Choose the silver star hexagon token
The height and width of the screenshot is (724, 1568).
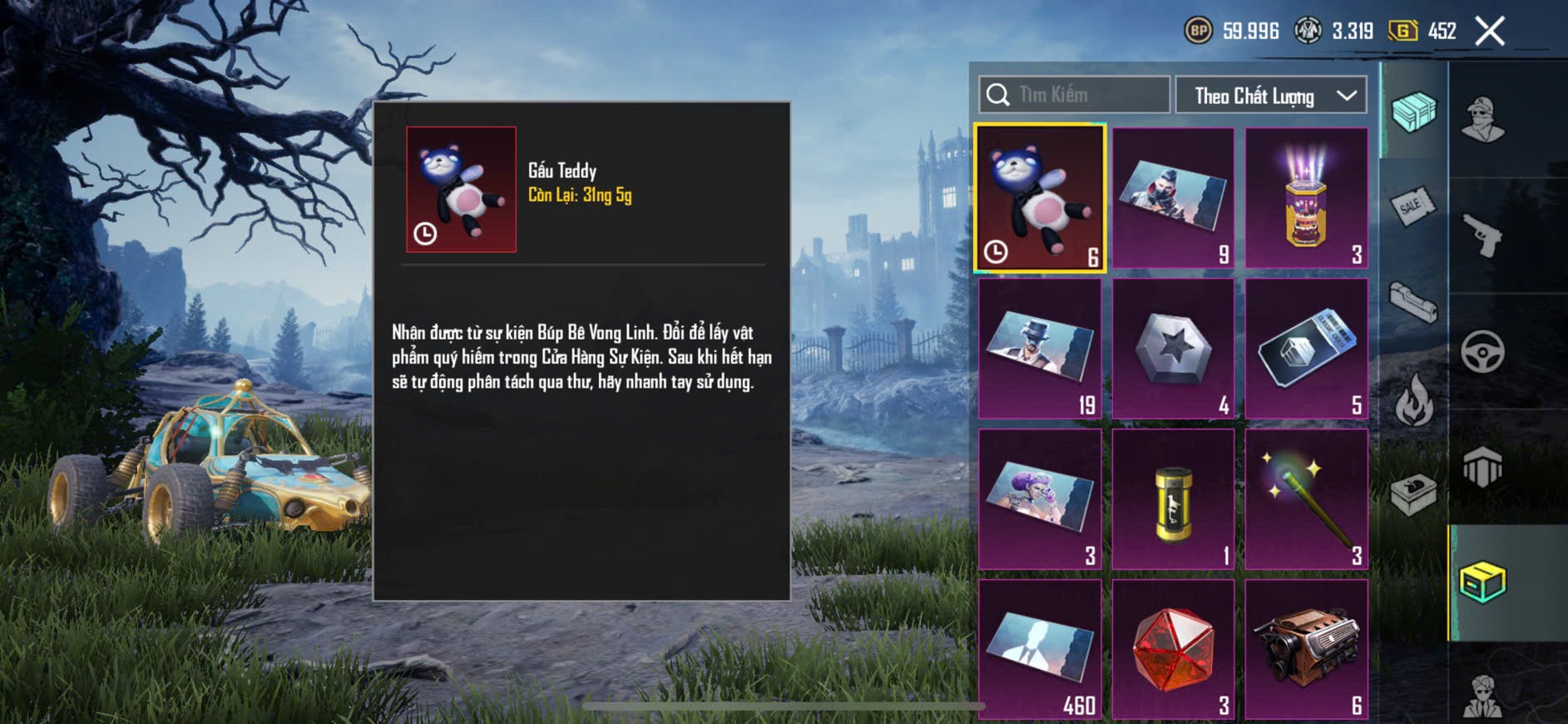point(1173,349)
